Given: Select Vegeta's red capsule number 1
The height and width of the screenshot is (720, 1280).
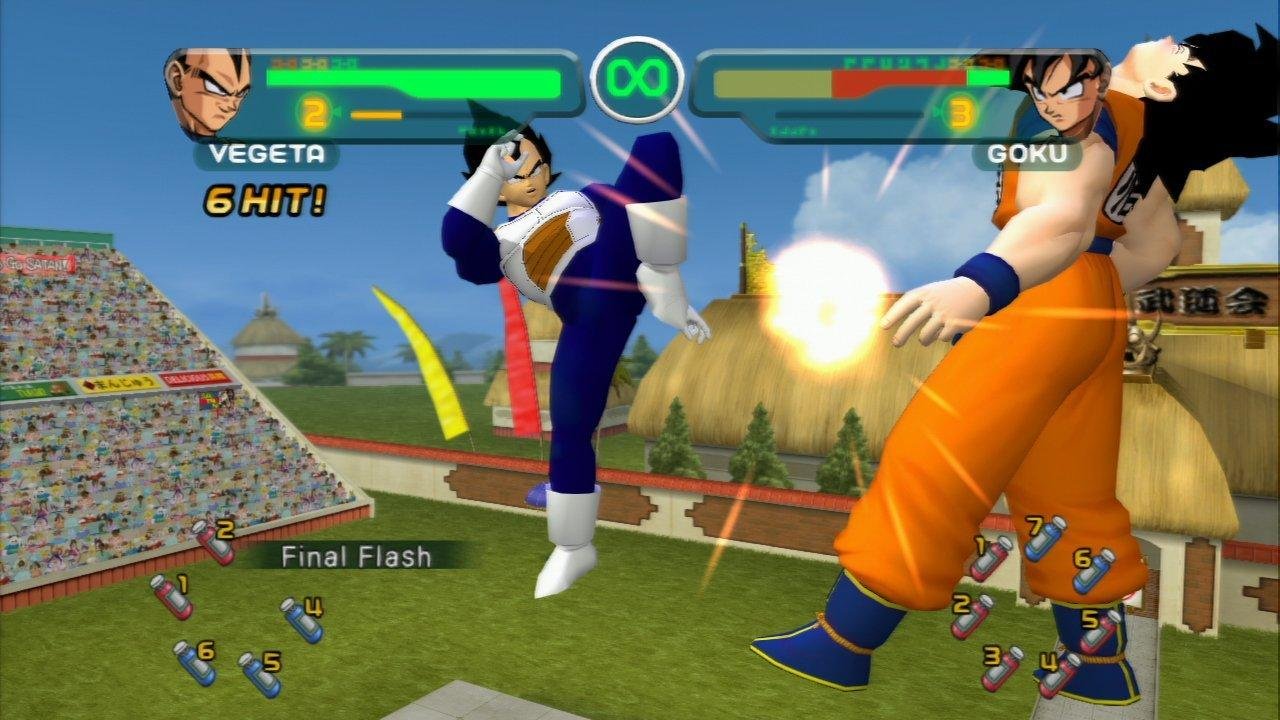Looking at the screenshot, I should (174, 597).
